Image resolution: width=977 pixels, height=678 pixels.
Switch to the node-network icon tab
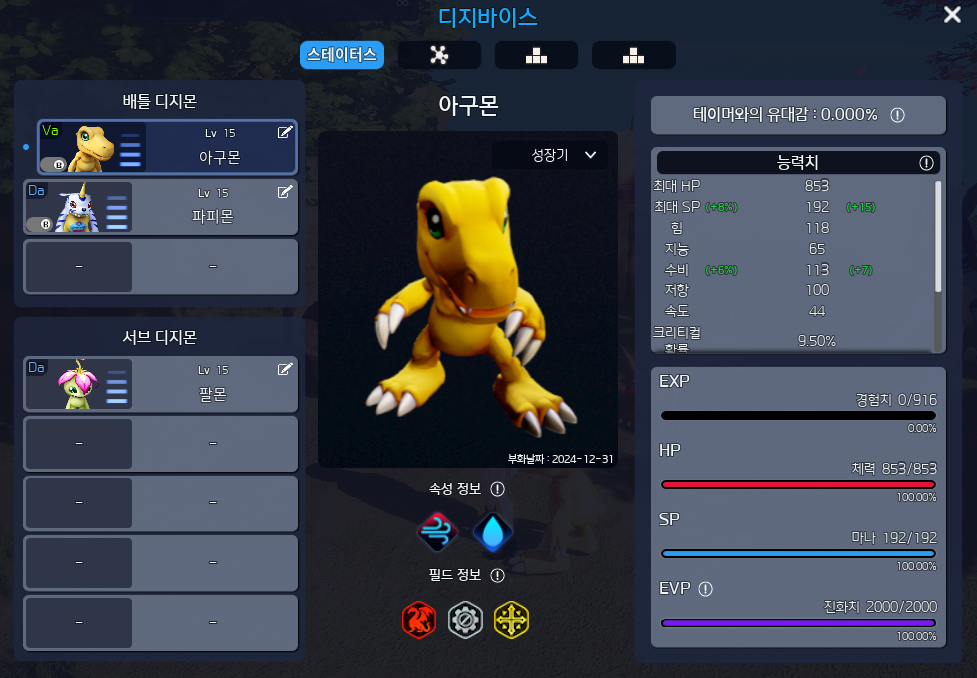click(x=439, y=55)
